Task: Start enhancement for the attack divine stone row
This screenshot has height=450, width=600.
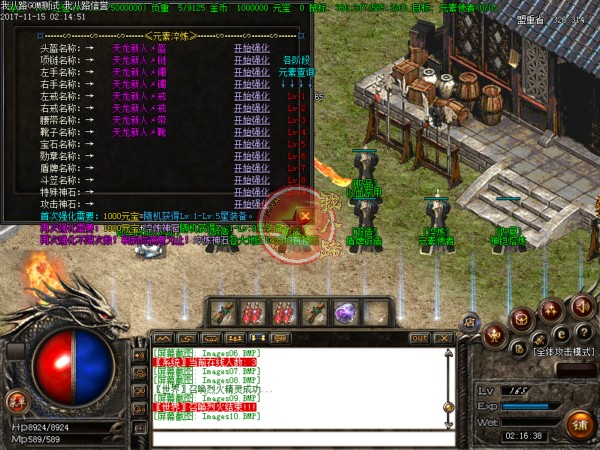Action: (251, 203)
